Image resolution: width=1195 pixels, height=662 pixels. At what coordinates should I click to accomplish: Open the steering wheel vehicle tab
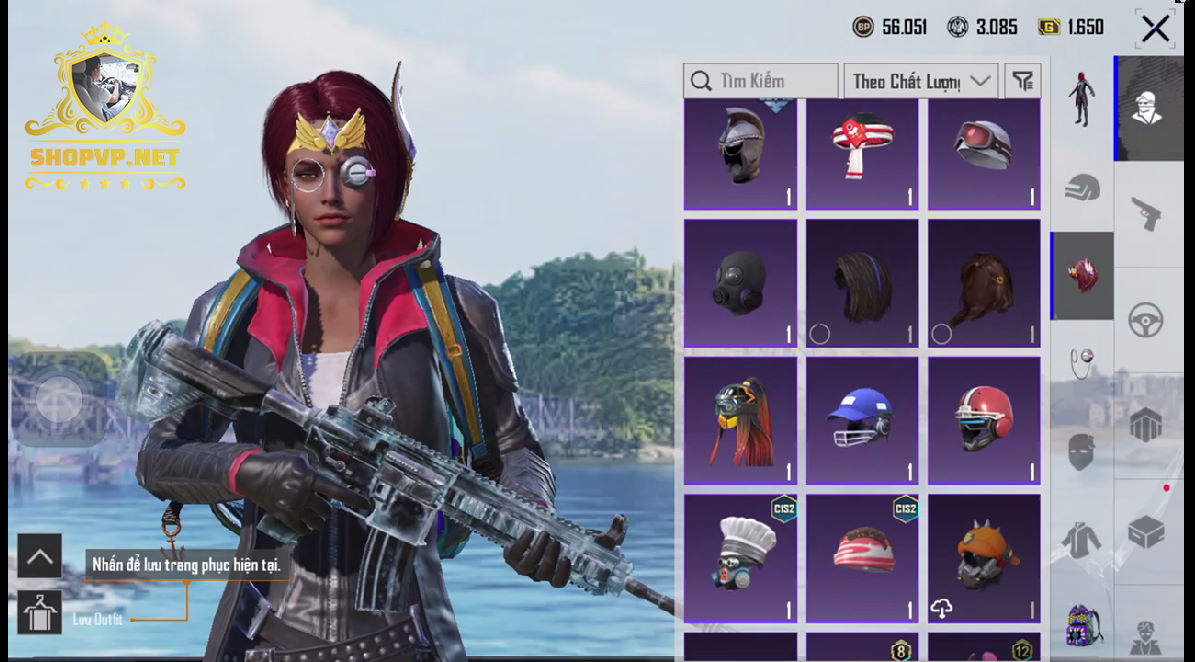click(x=1145, y=321)
